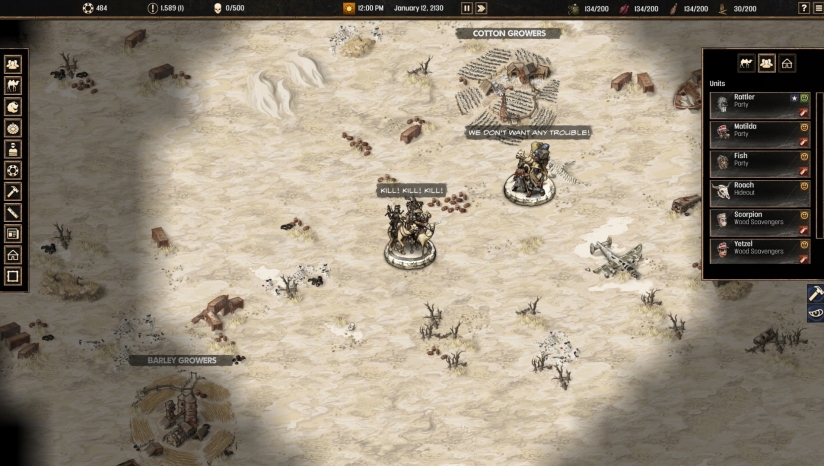This screenshot has width=824, height=466.
Task: Speed up time with fast-forward button
Action: (x=481, y=8)
